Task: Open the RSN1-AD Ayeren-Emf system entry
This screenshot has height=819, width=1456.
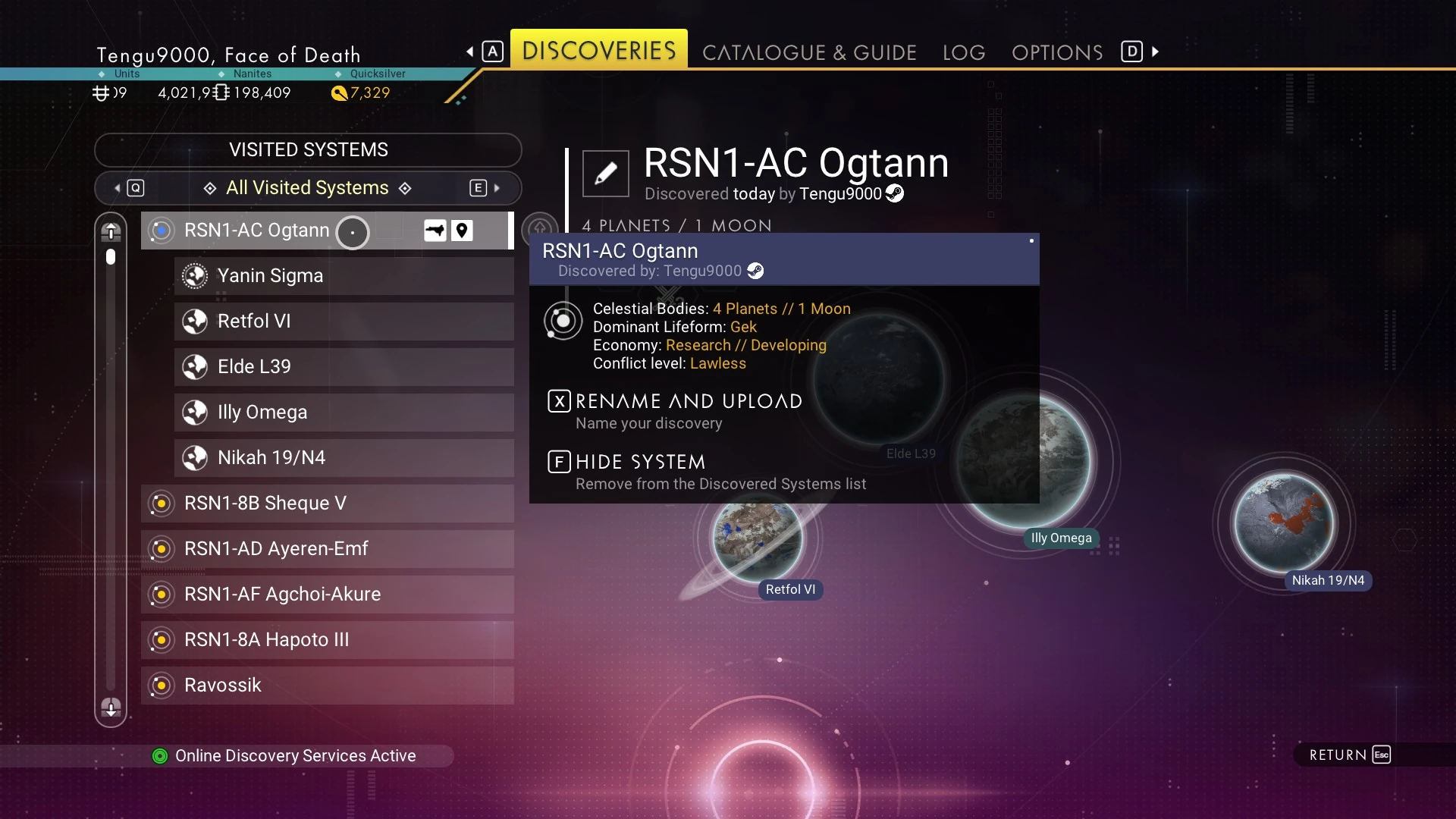Action: (327, 549)
